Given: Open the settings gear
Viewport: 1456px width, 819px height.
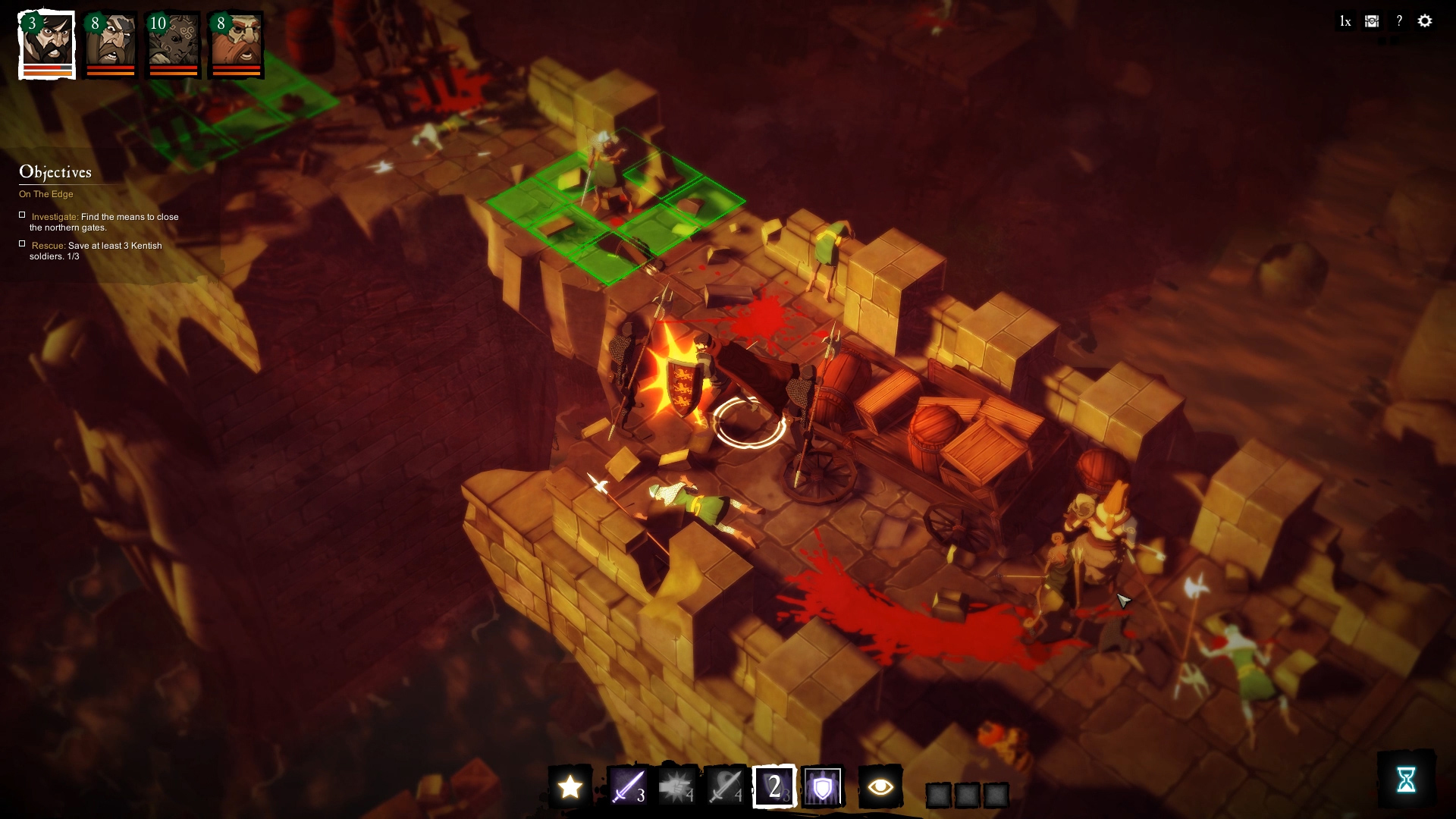Looking at the screenshot, I should pyautogui.click(x=1426, y=21).
